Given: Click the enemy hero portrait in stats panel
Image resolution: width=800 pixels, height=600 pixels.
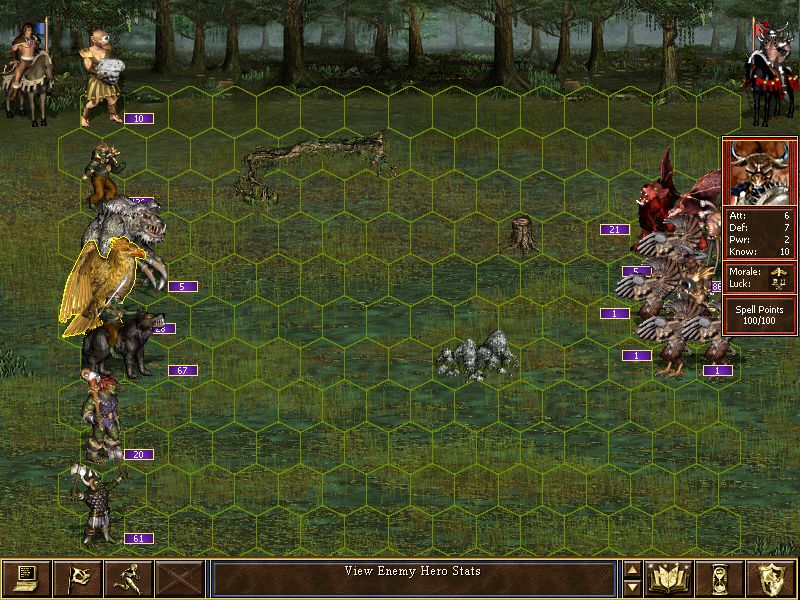Looking at the screenshot, I should (760, 171).
